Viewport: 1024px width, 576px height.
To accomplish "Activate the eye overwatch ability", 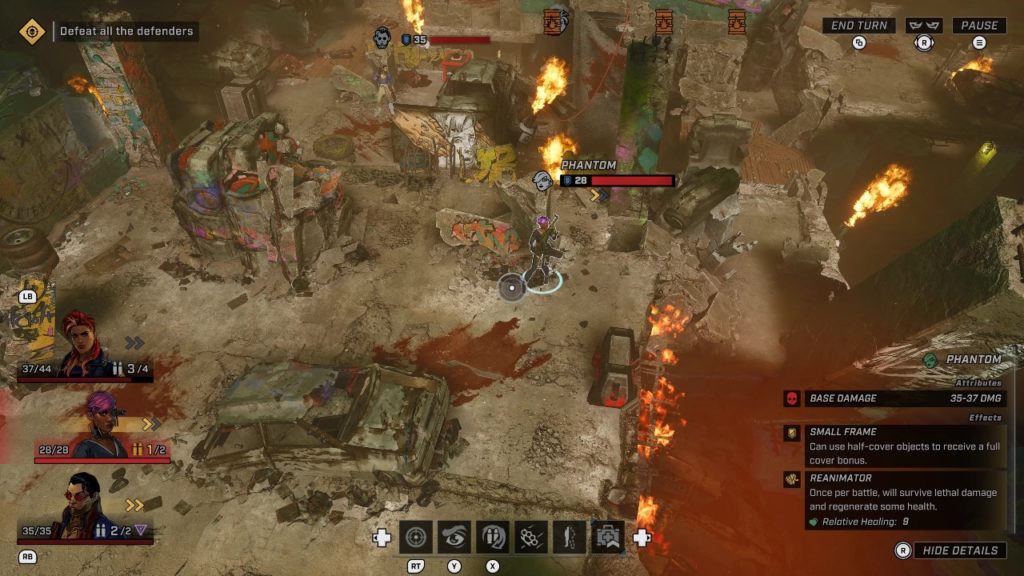I will tap(454, 538).
